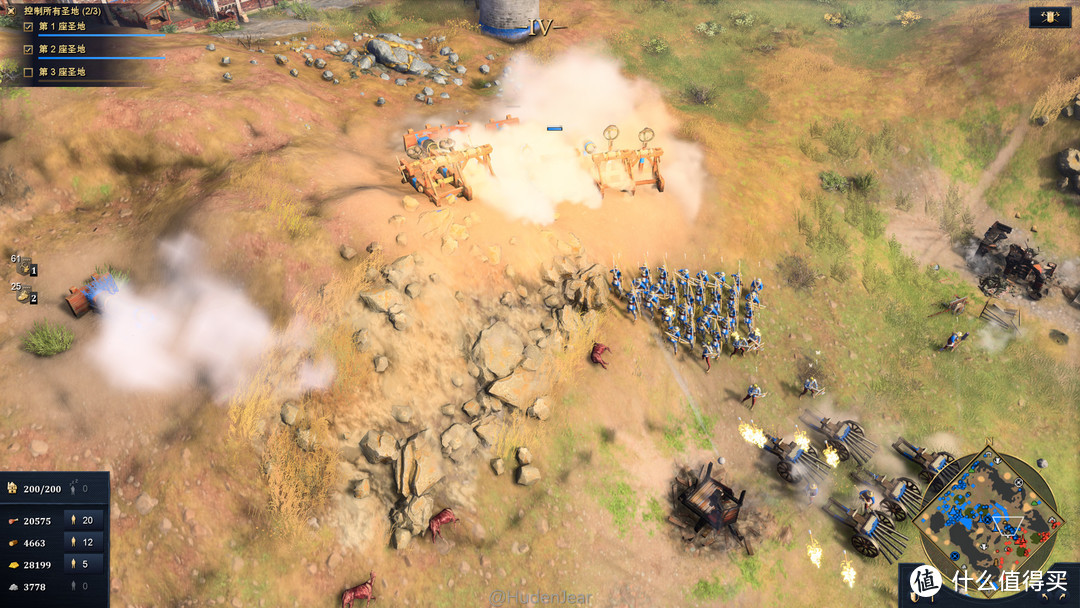Screen dimensions: 1080x608
Task: Click the wood villager count of 12
Action: click(83, 543)
